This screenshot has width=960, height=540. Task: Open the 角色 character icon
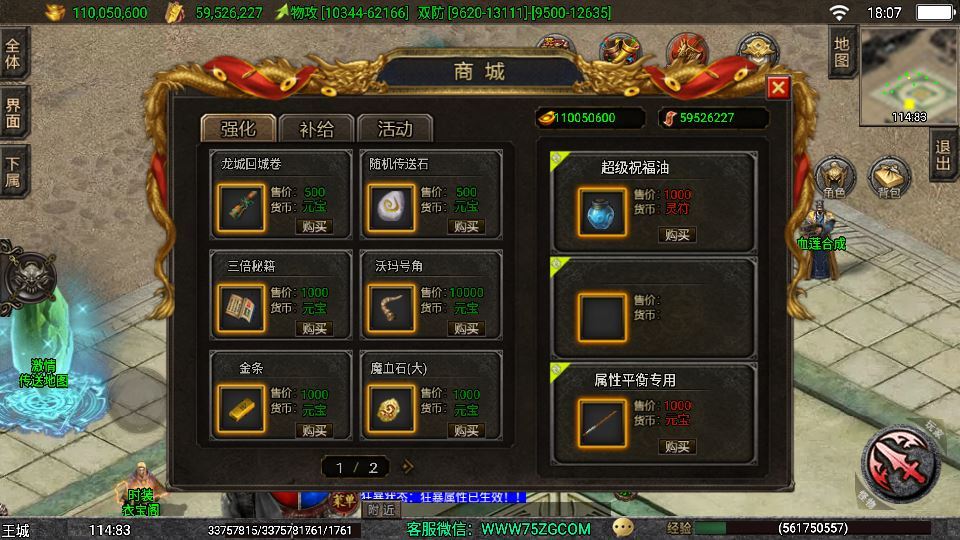pos(834,178)
